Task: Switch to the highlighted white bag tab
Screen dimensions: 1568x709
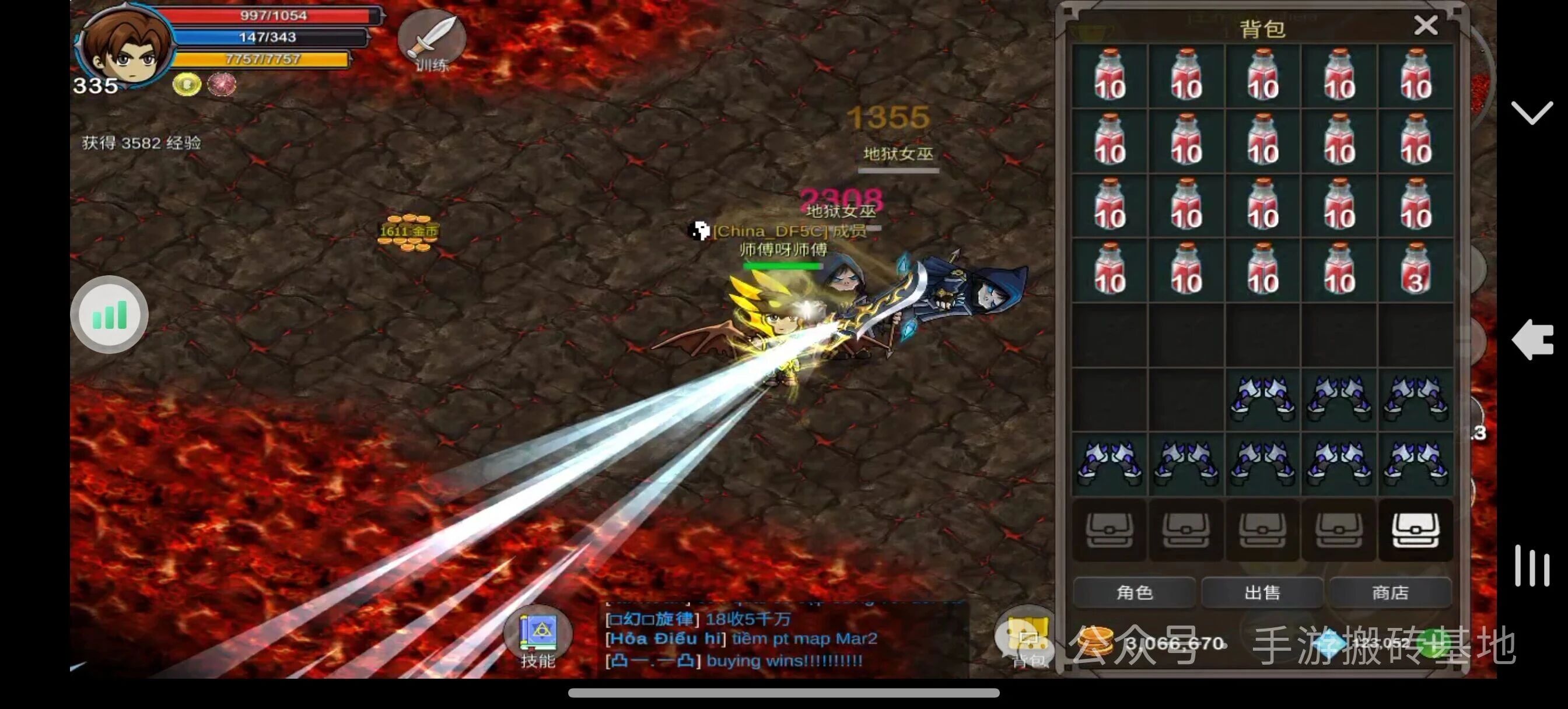Action: coord(1416,530)
